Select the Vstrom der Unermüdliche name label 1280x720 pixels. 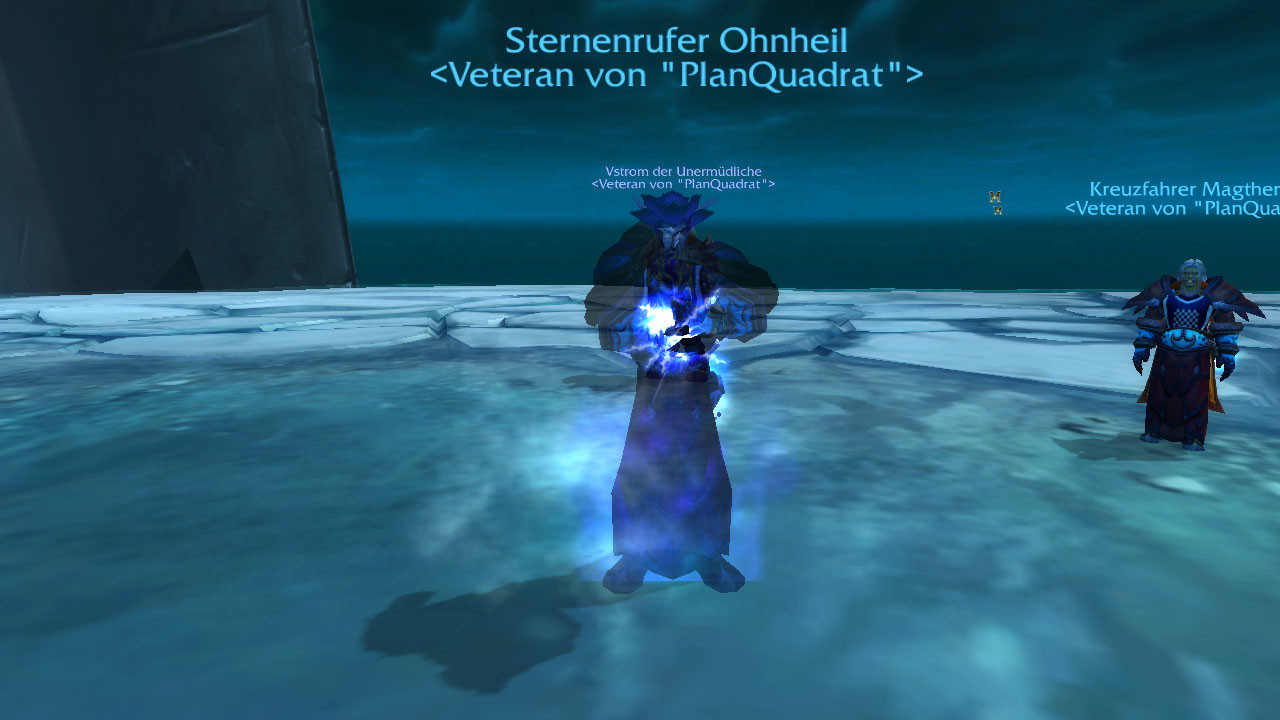click(683, 172)
